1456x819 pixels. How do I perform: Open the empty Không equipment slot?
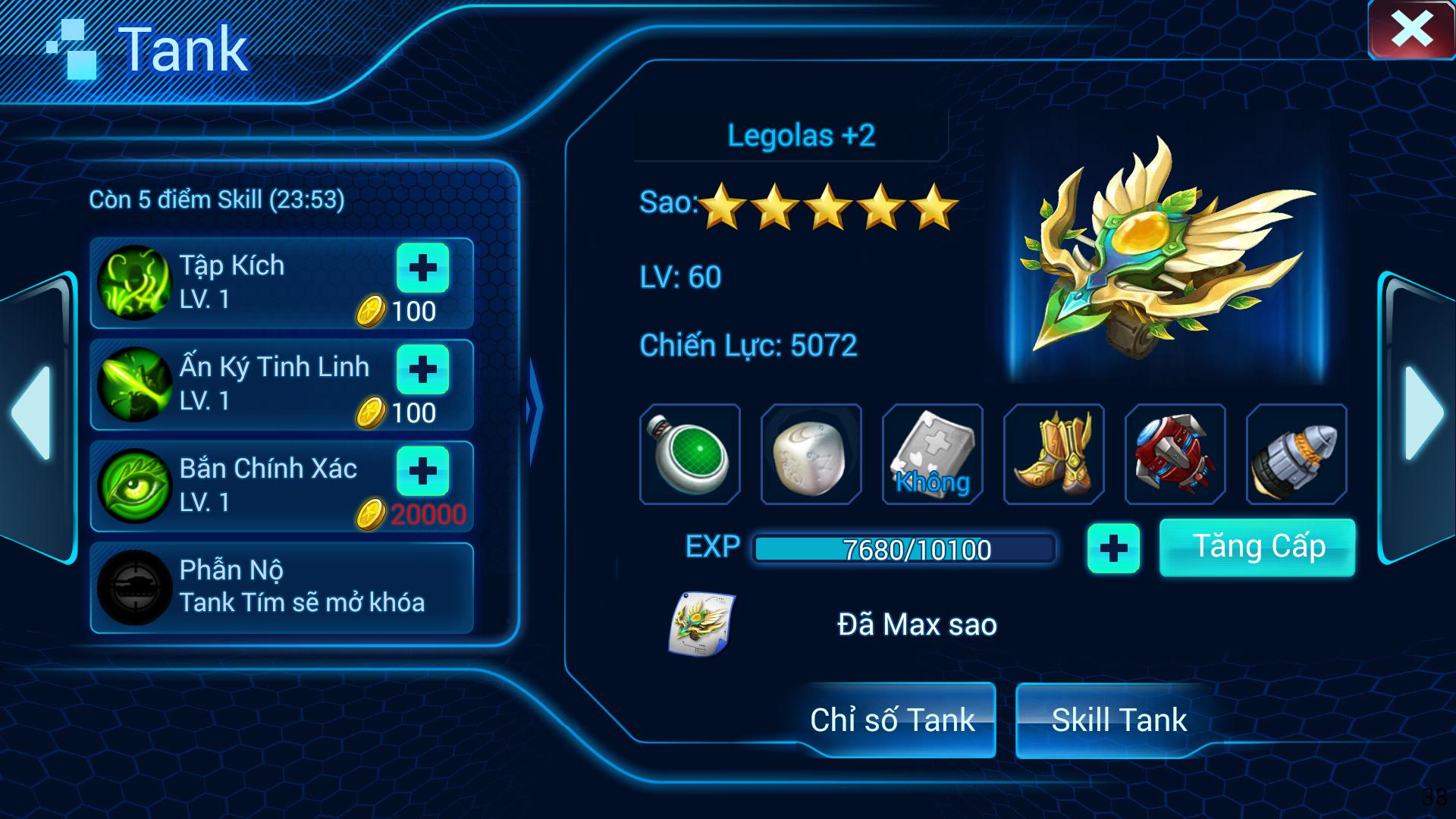[933, 454]
